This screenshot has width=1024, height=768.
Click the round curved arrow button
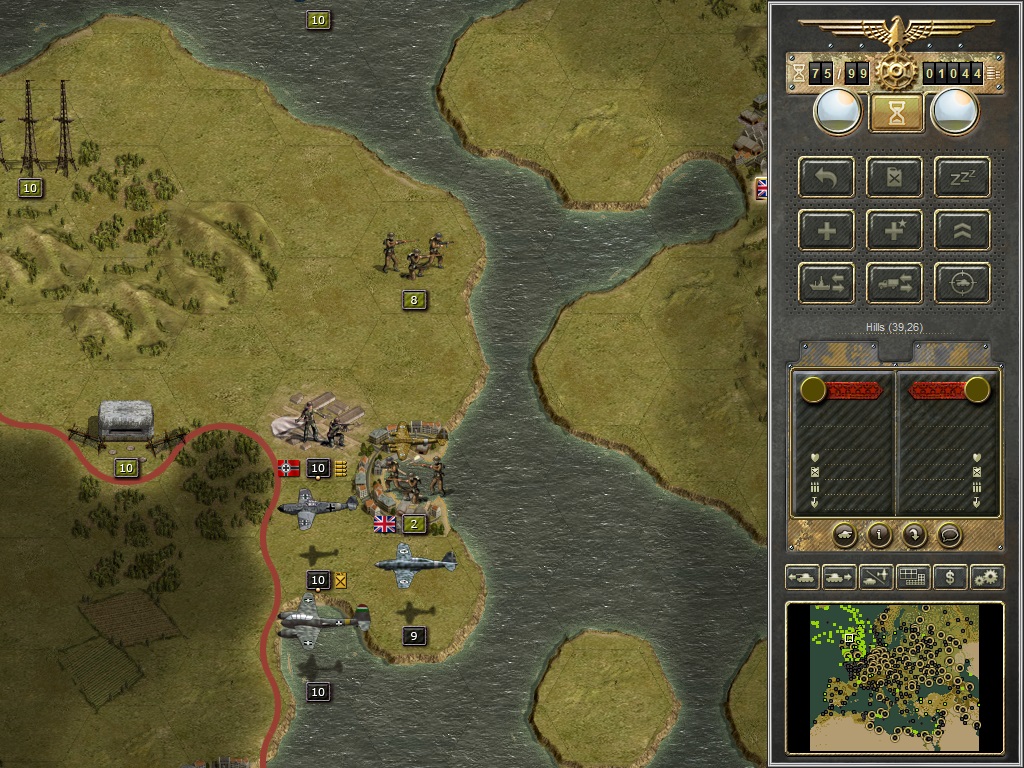pos(914,535)
